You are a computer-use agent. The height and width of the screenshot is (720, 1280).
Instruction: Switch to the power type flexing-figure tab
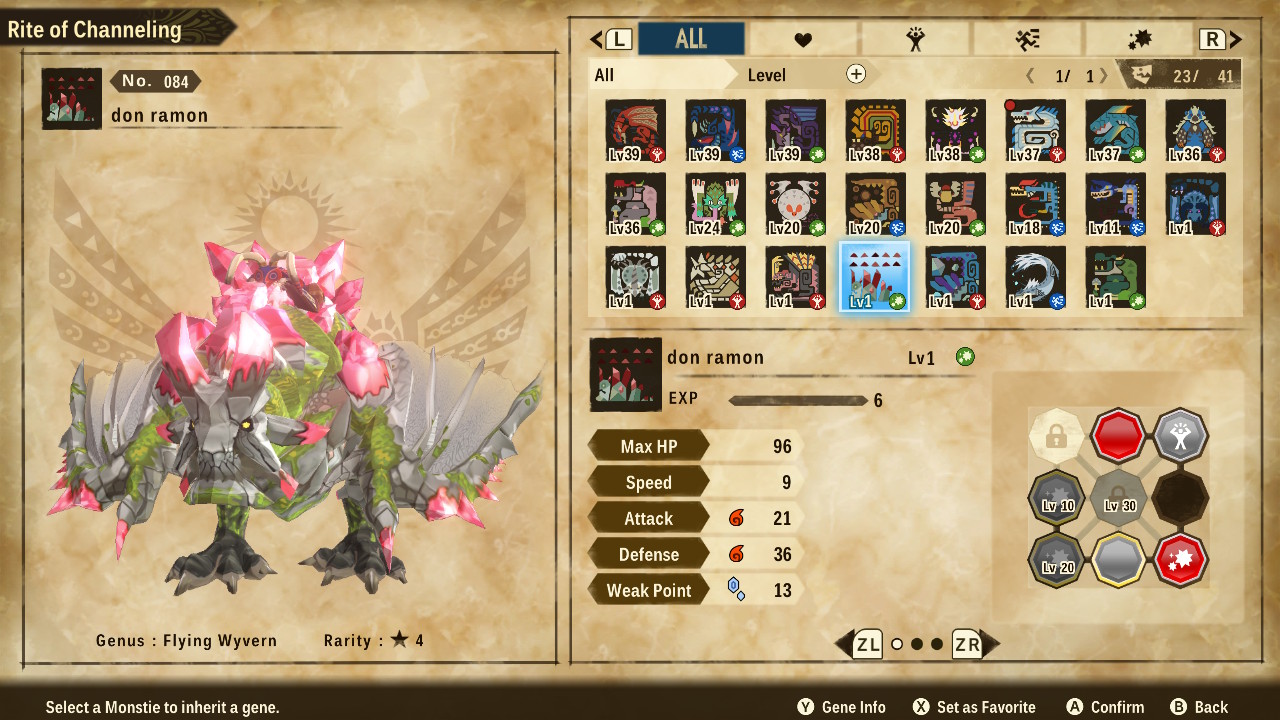(915, 39)
